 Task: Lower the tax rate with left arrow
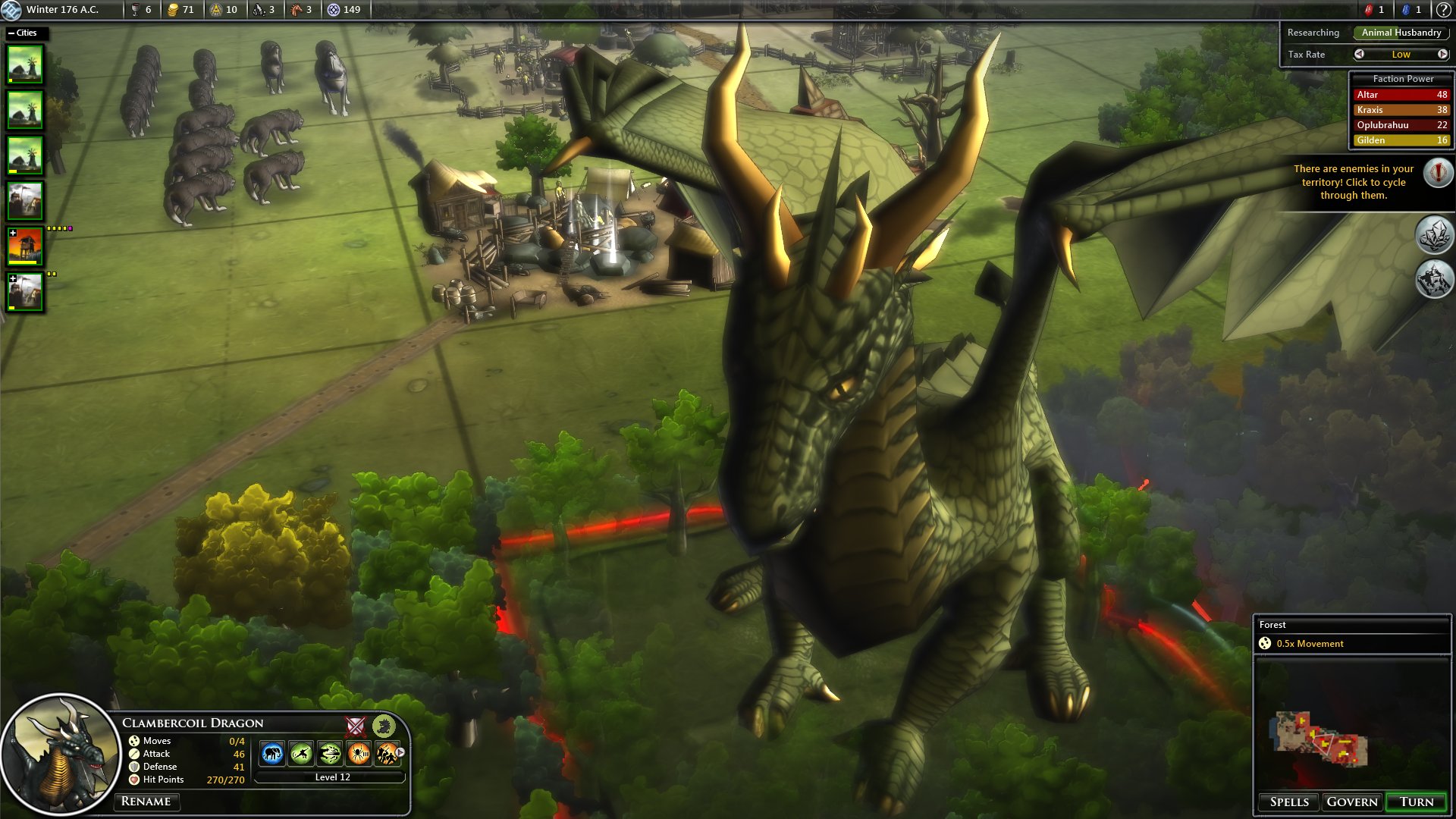click(1359, 55)
